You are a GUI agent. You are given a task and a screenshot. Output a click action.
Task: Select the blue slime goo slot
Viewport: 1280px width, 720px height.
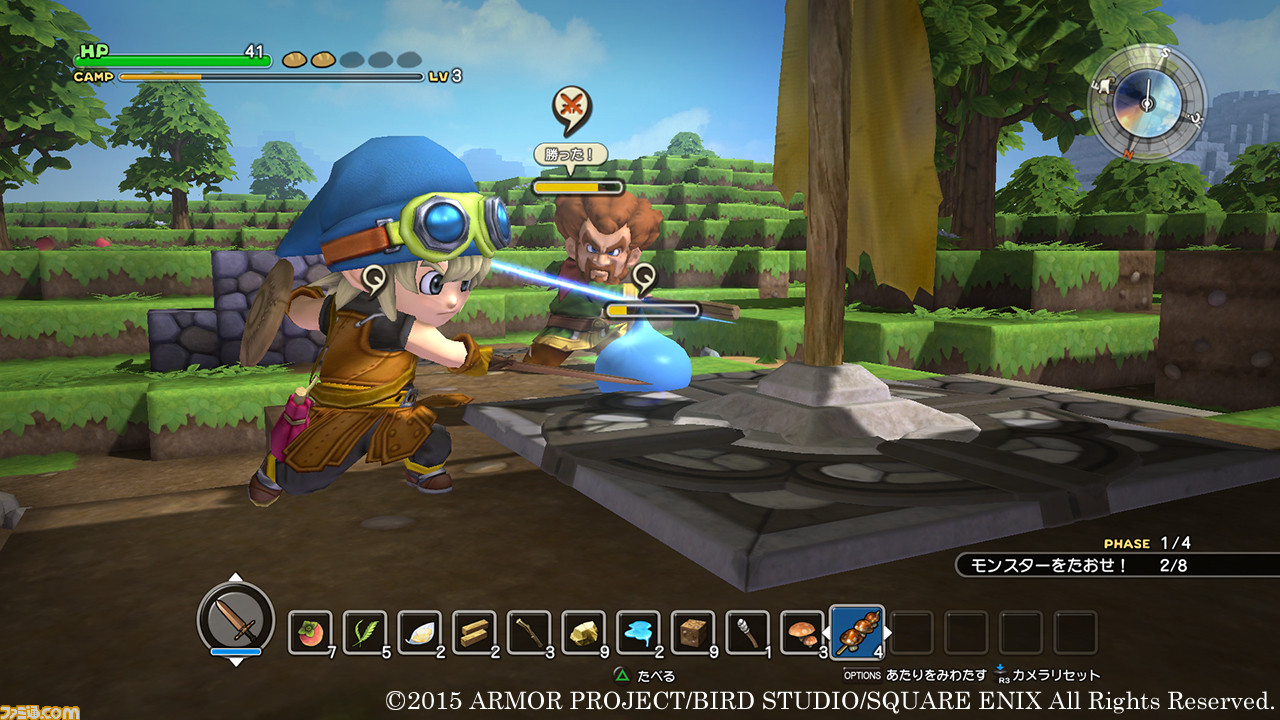click(638, 632)
